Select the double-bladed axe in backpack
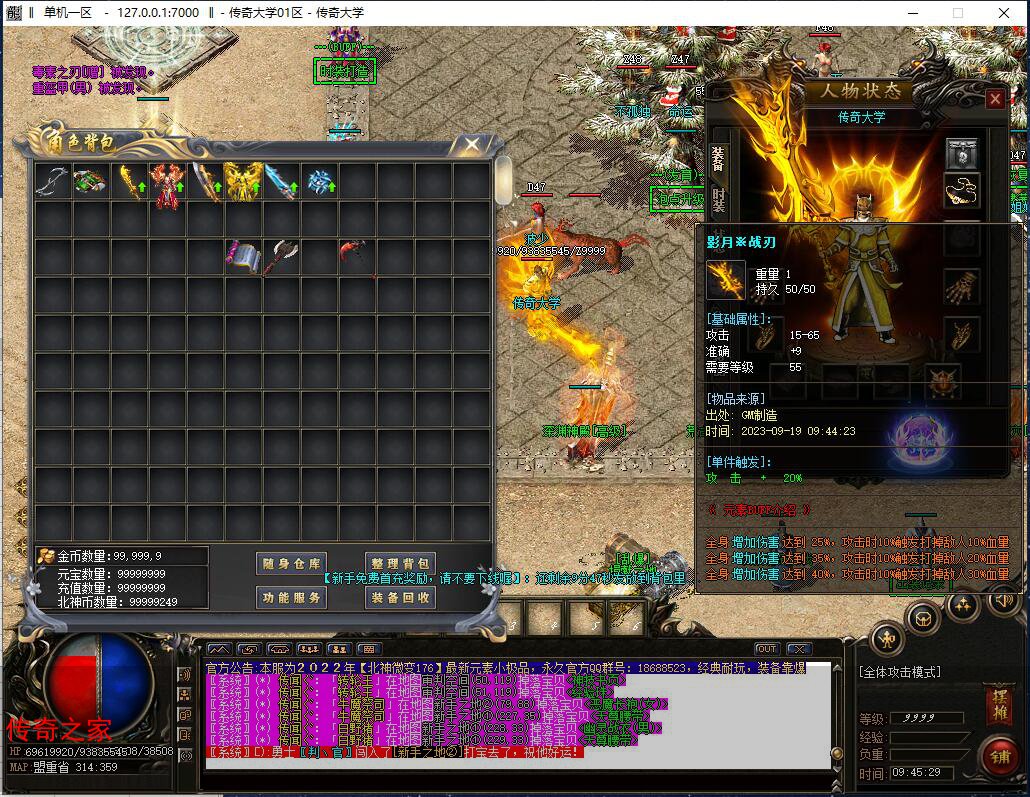The width and height of the screenshot is (1030, 797). pyautogui.click(x=280, y=256)
